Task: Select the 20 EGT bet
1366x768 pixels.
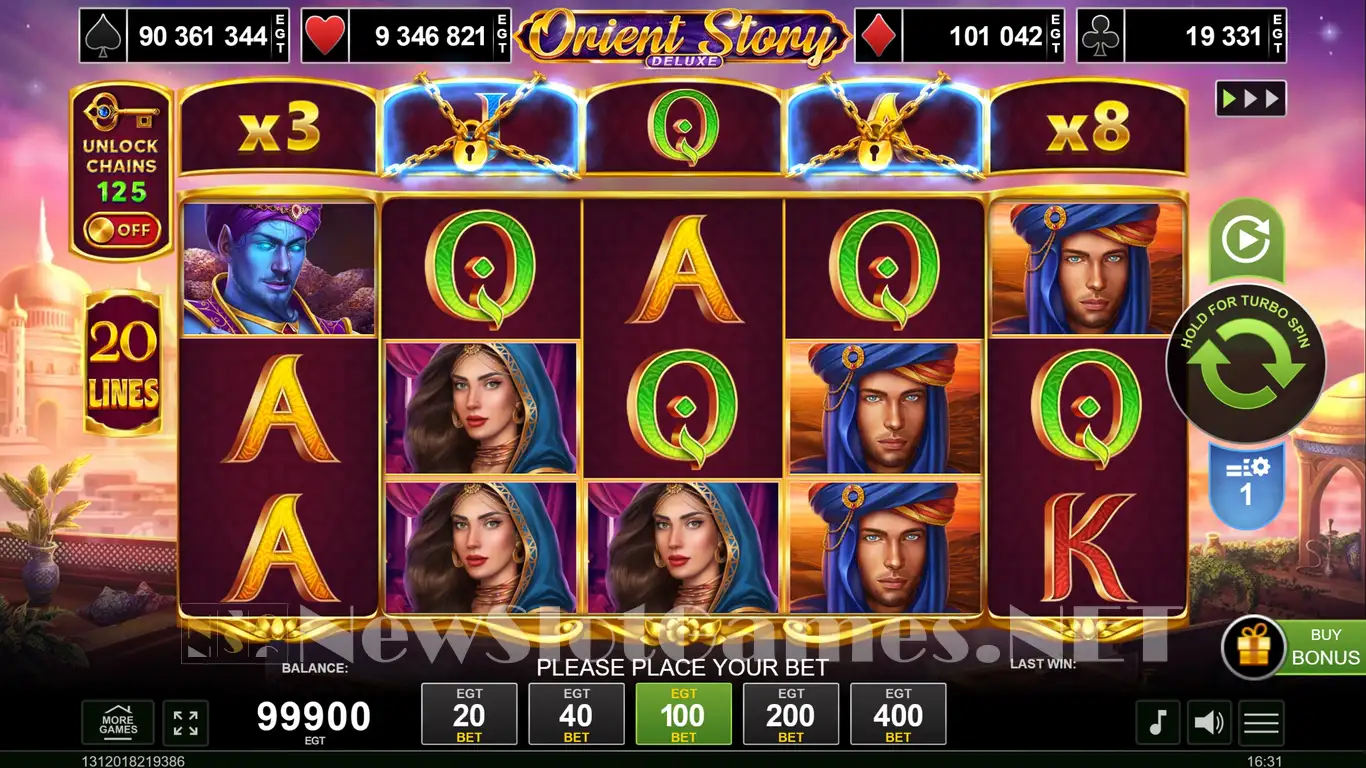Action: tap(469, 714)
